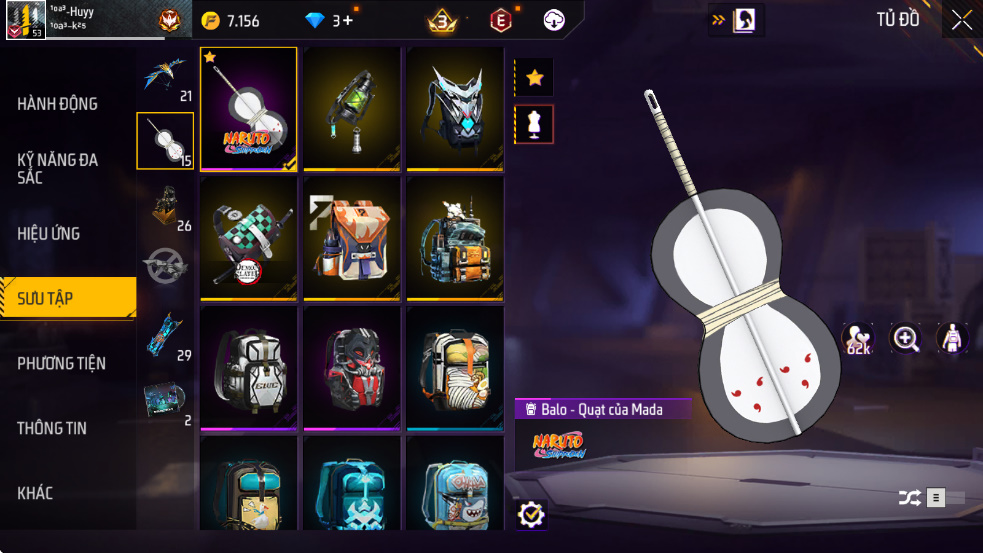
Task: Select the HIỆU ỨNG tab
Action: click(x=49, y=233)
